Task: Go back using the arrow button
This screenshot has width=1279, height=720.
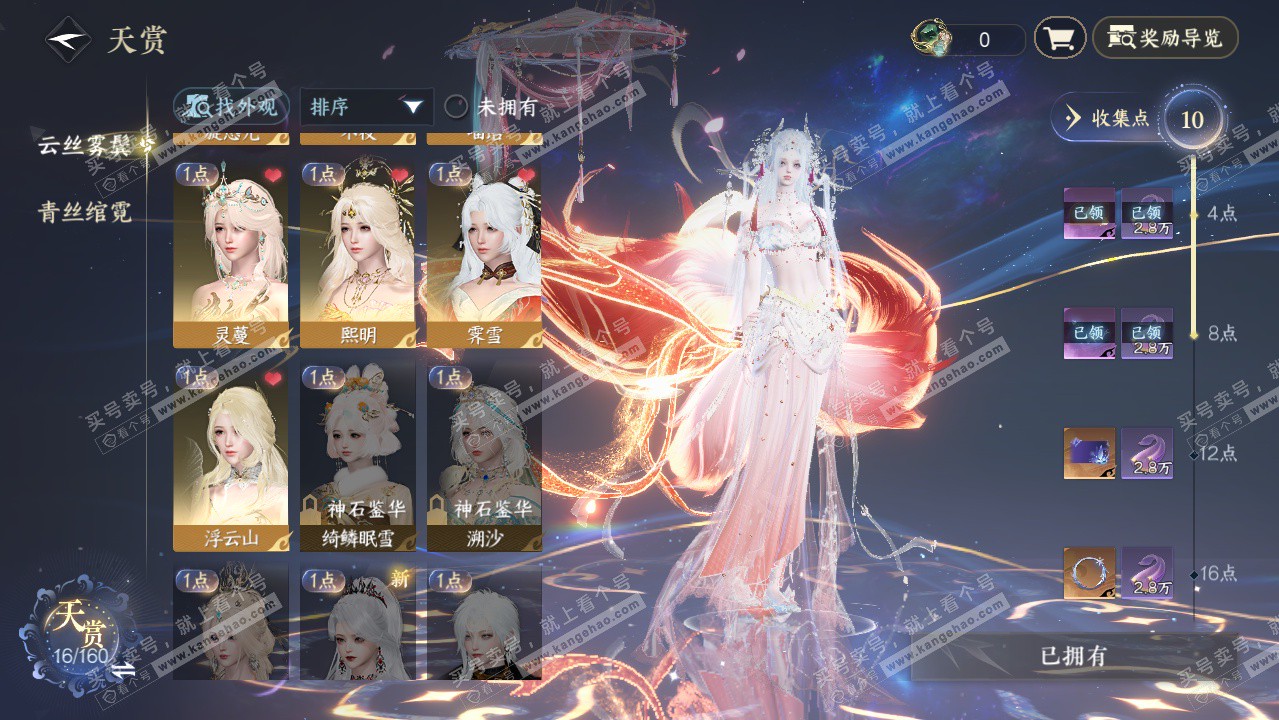Action: pyautogui.click(x=67, y=40)
